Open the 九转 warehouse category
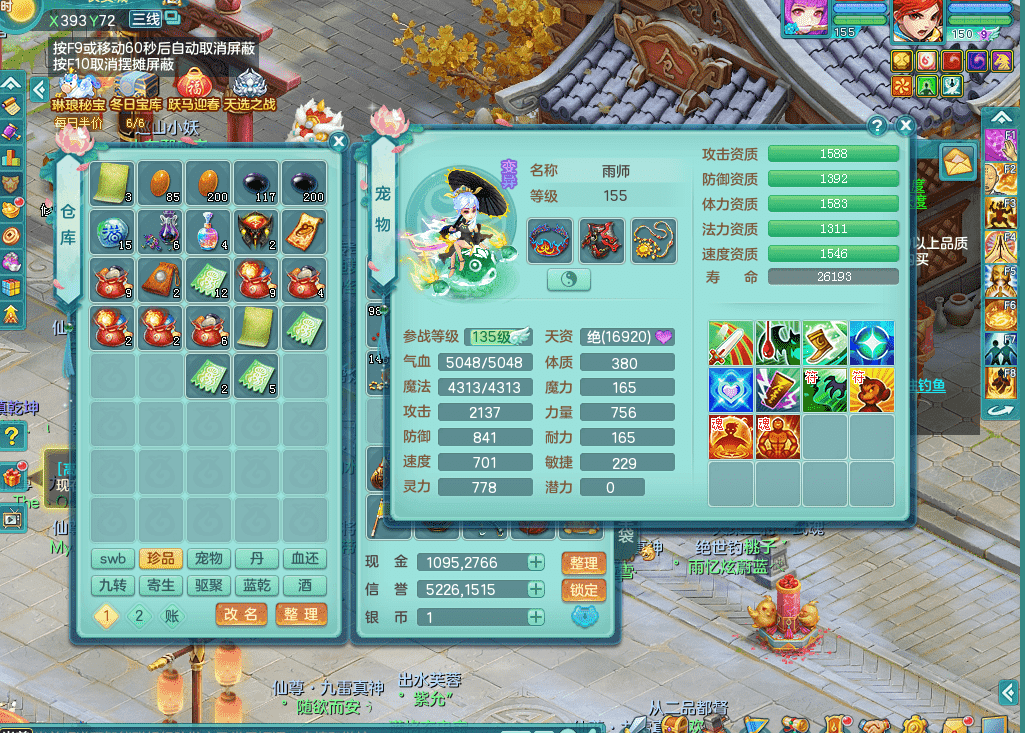Screen dimensions: 1025x733 (x=113, y=586)
